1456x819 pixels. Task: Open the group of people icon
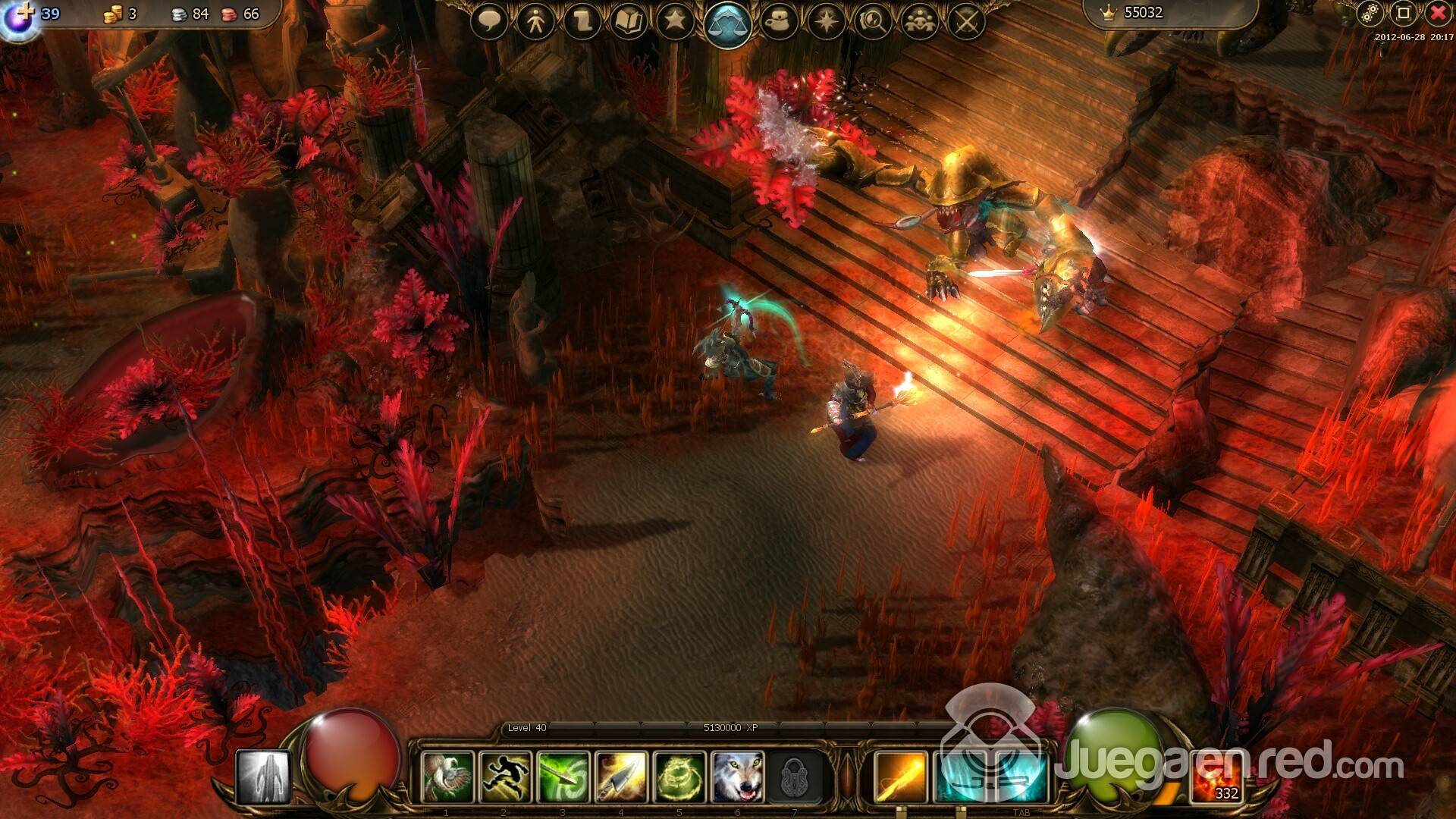(920, 21)
